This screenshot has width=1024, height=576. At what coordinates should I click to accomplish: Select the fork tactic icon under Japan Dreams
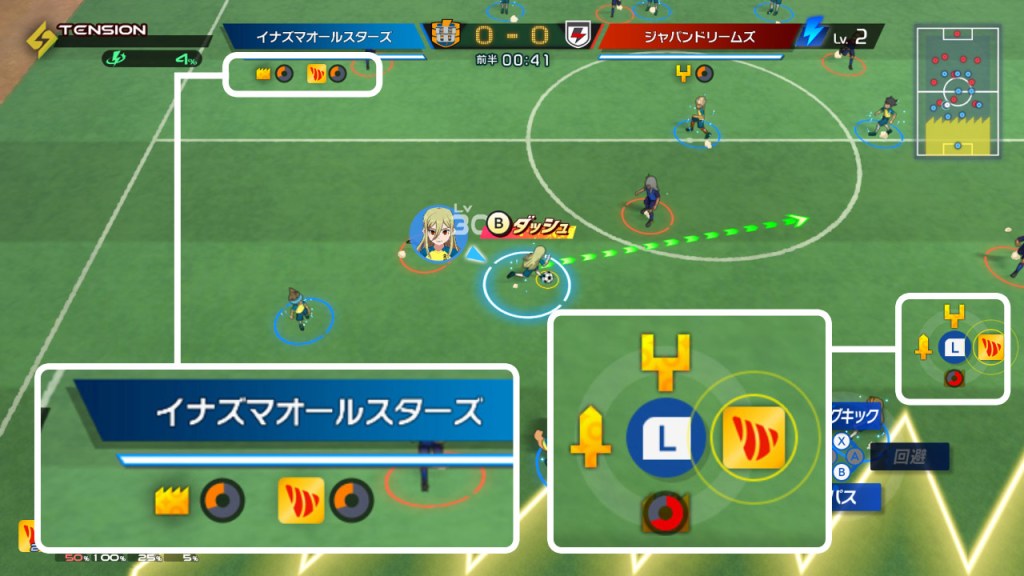coord(683,73)
